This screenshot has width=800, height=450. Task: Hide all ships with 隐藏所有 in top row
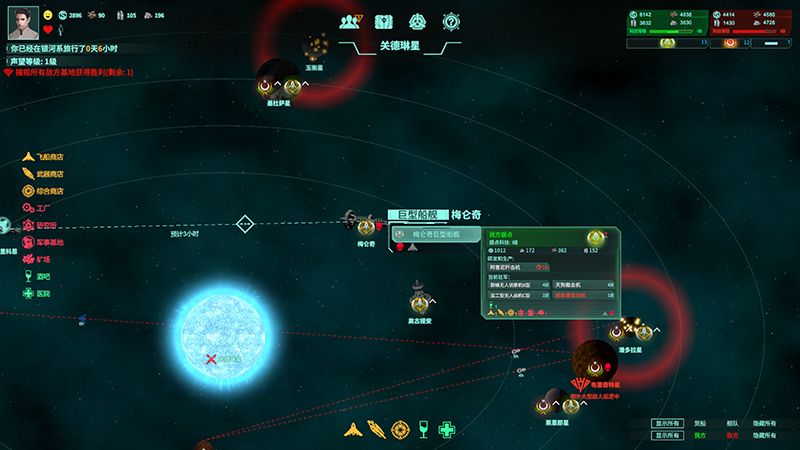[x=763, y=423]
